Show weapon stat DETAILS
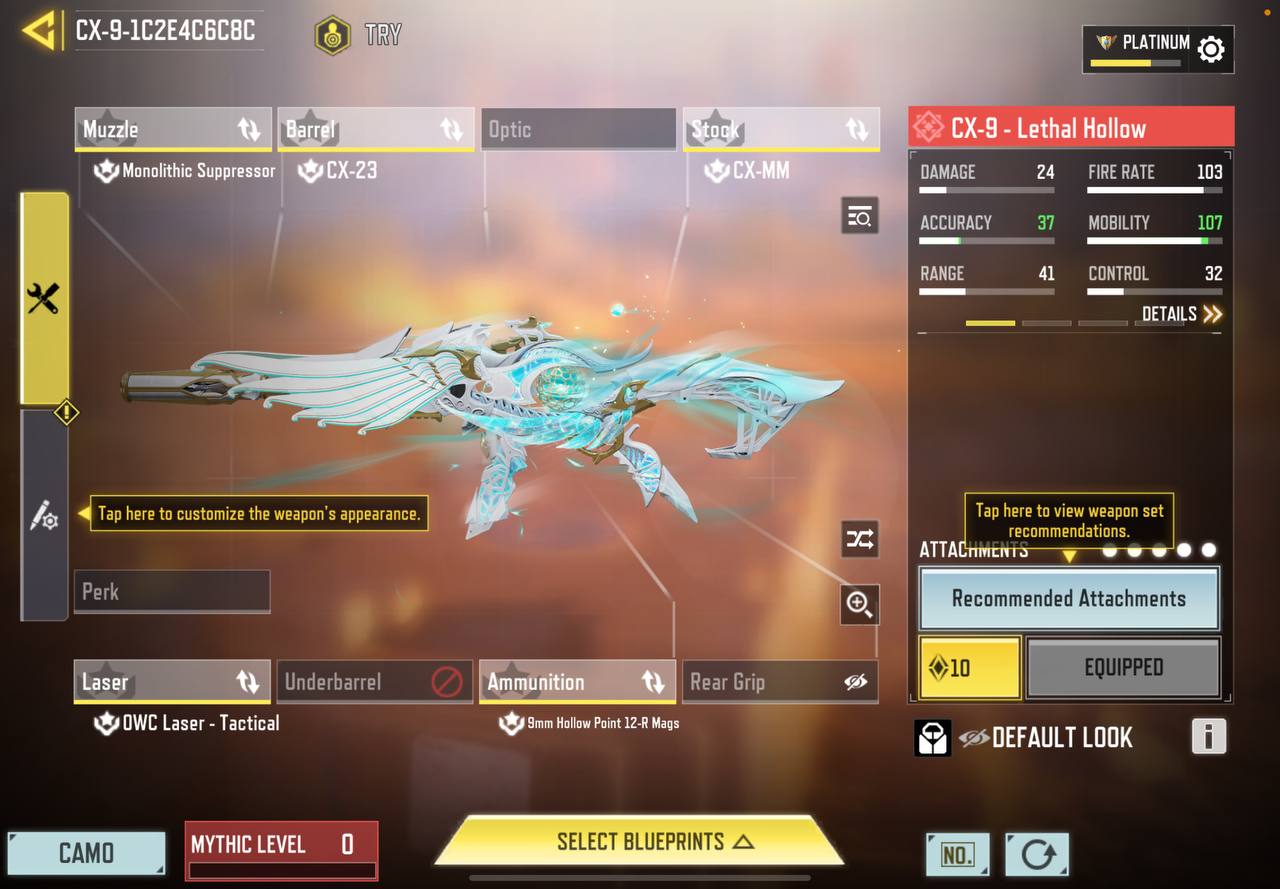The height and width of the screenshot is (889, 1280). tap(1181, 314)
